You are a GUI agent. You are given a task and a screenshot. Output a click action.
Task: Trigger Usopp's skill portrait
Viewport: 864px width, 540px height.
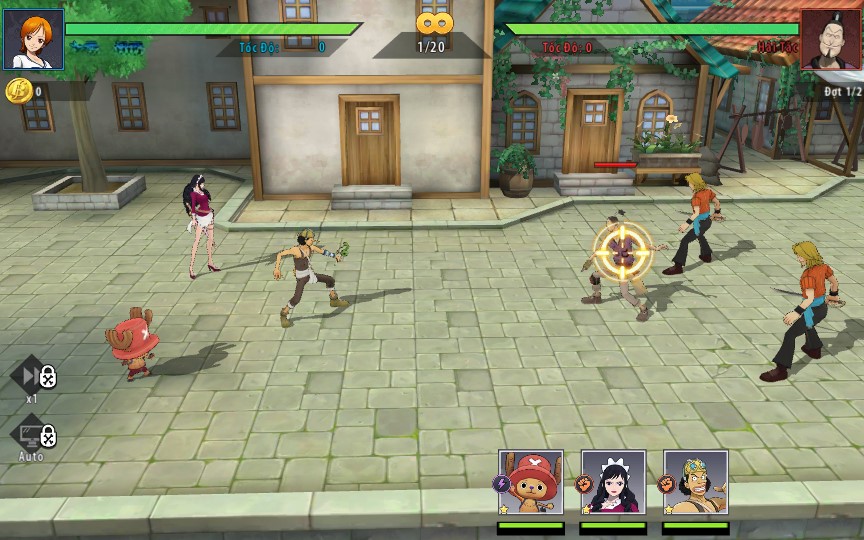pos(695,483)
